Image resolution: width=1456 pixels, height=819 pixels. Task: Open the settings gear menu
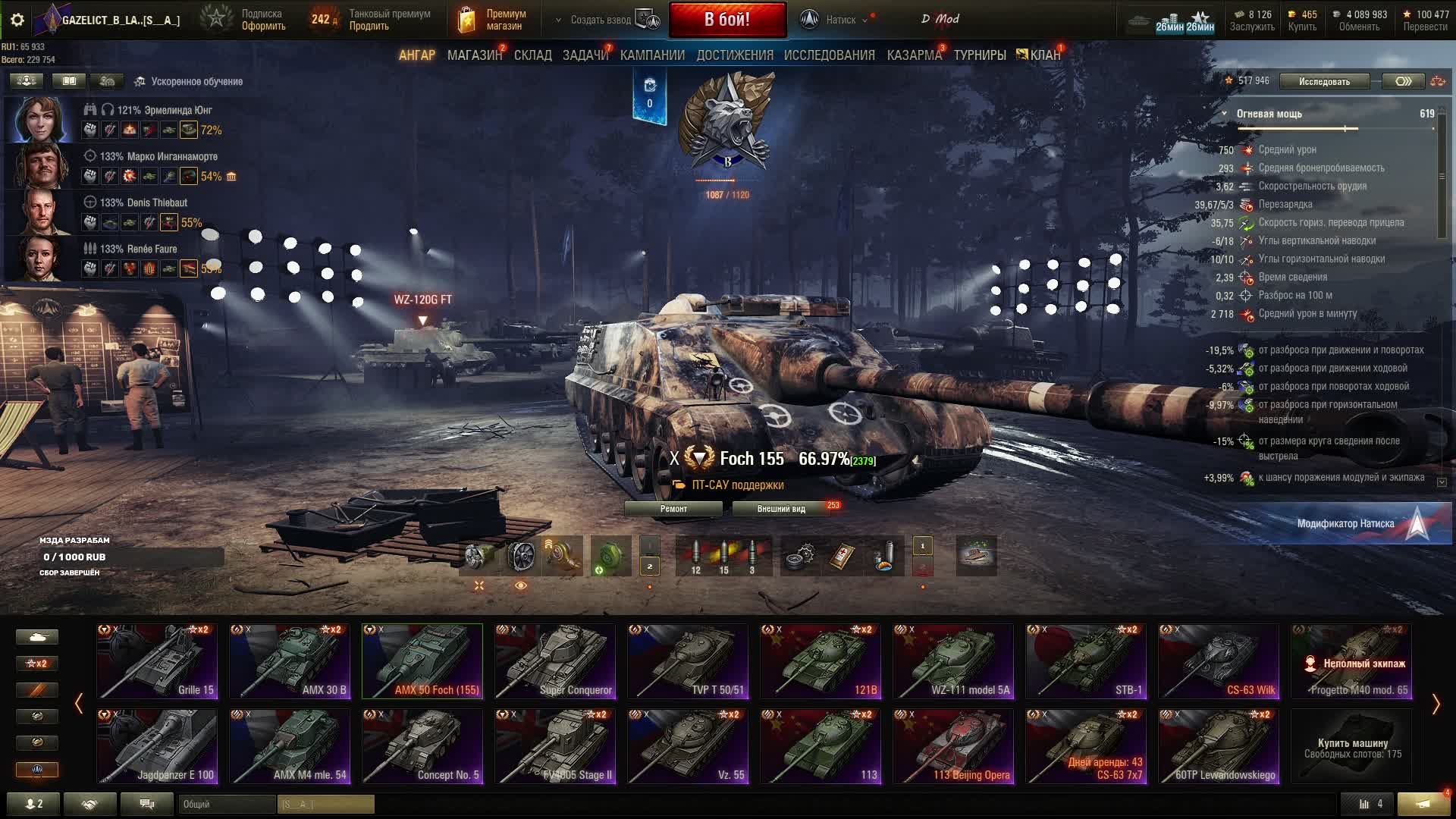[x=17, y=20]
